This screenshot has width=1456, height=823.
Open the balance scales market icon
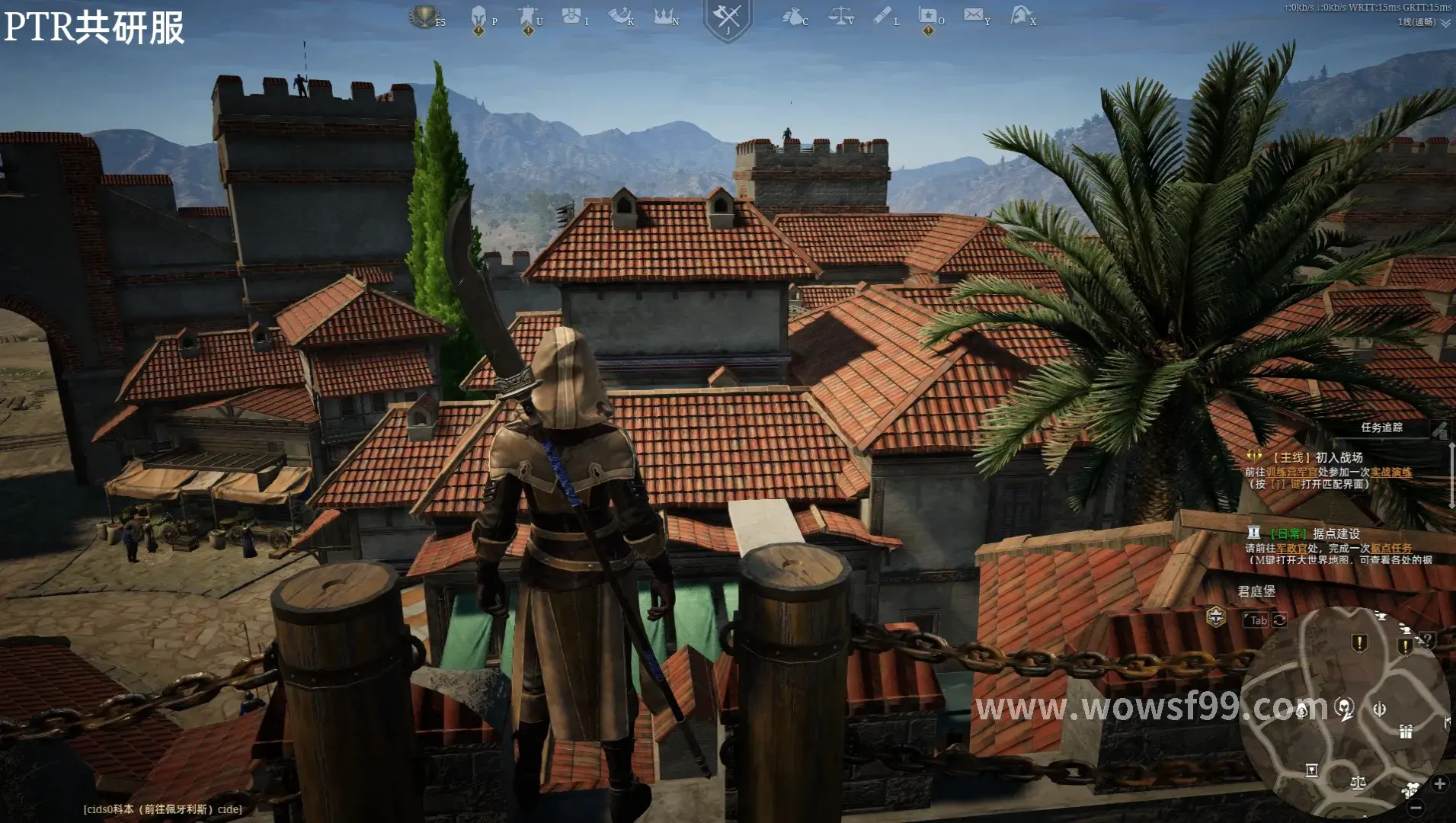pyautogui.click(x=840, y=16)
